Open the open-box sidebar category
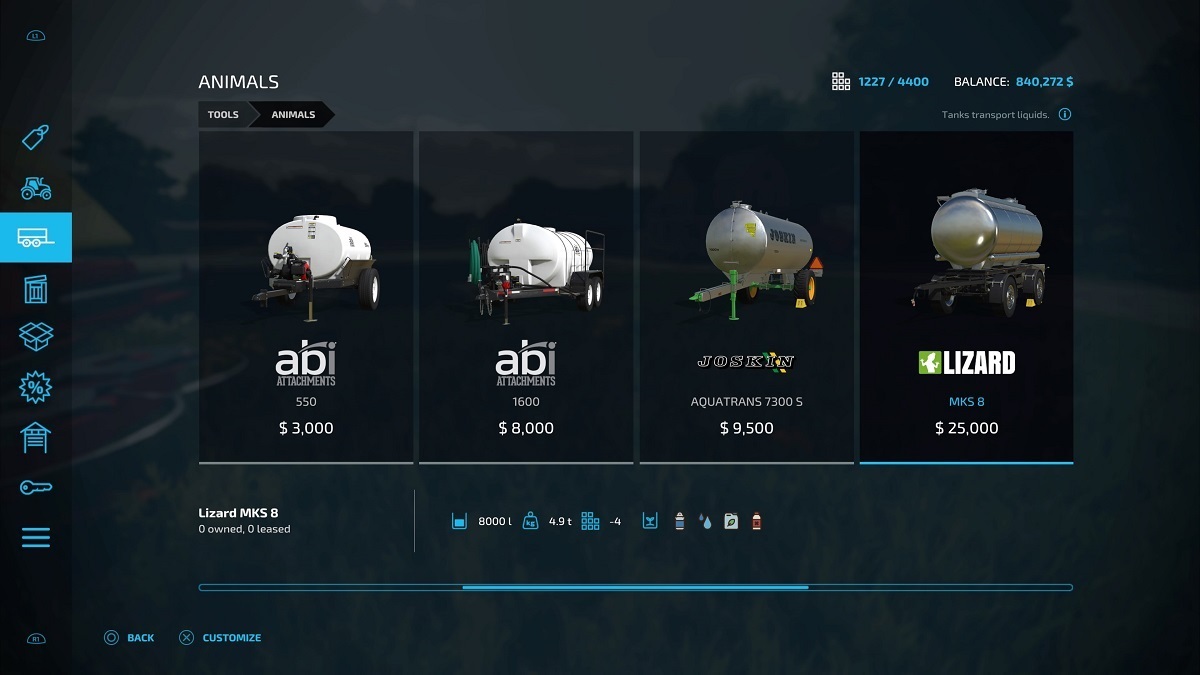1200x675 pixels. point(36,338)
